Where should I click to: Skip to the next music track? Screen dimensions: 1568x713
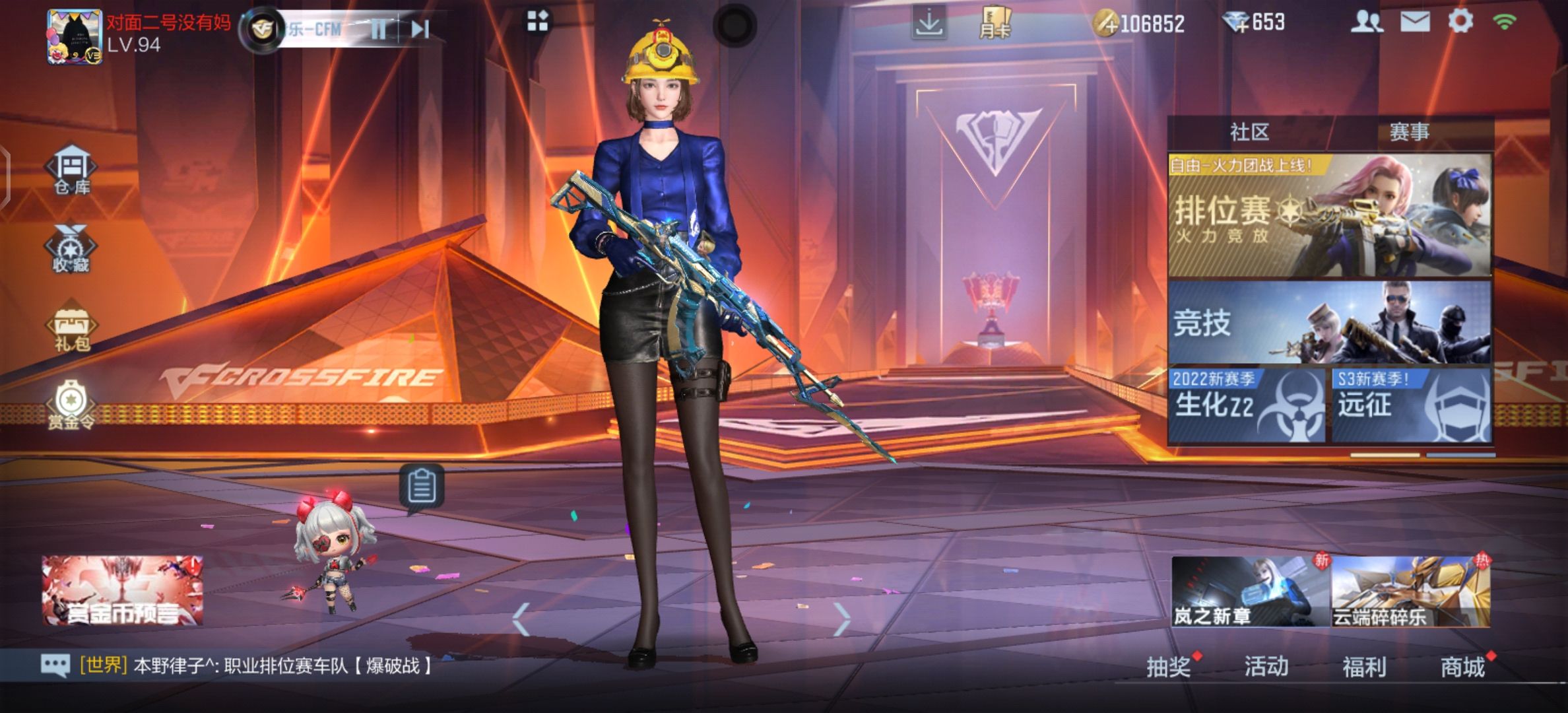point(420,29)
